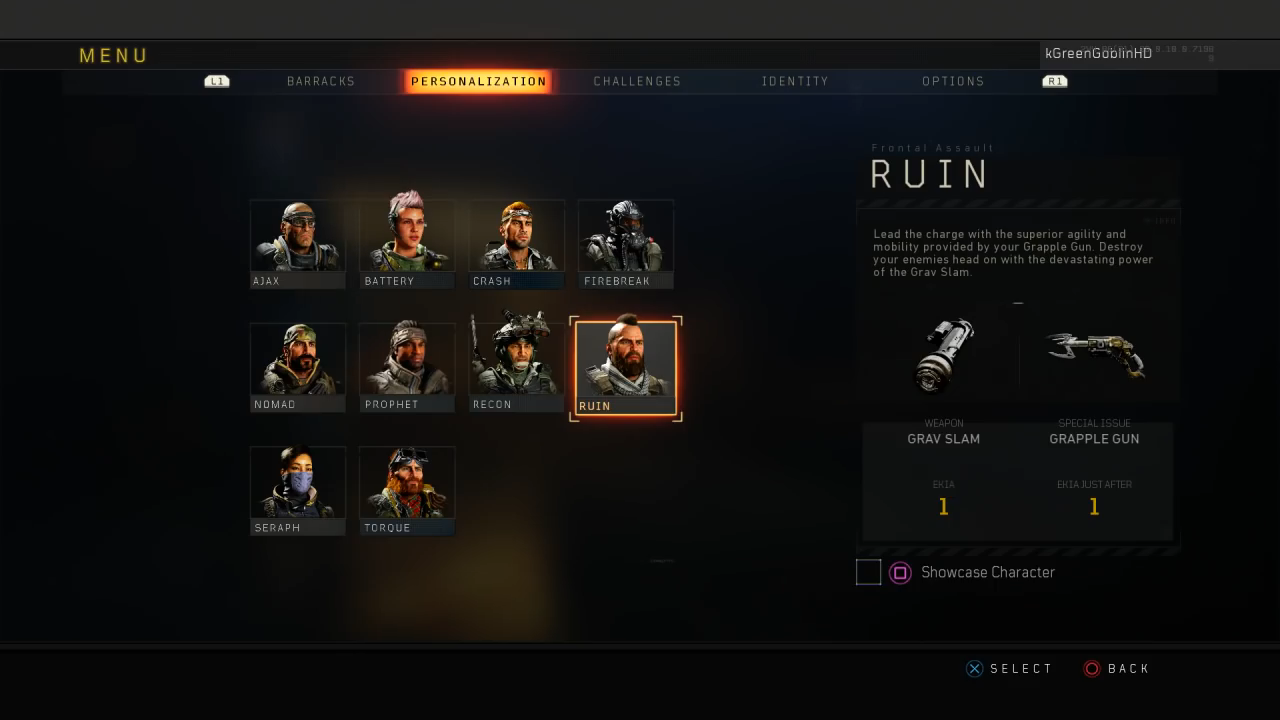Select the Battery character portrait
The height and width of the screenshot is (720, 1280).
[407, 240]
